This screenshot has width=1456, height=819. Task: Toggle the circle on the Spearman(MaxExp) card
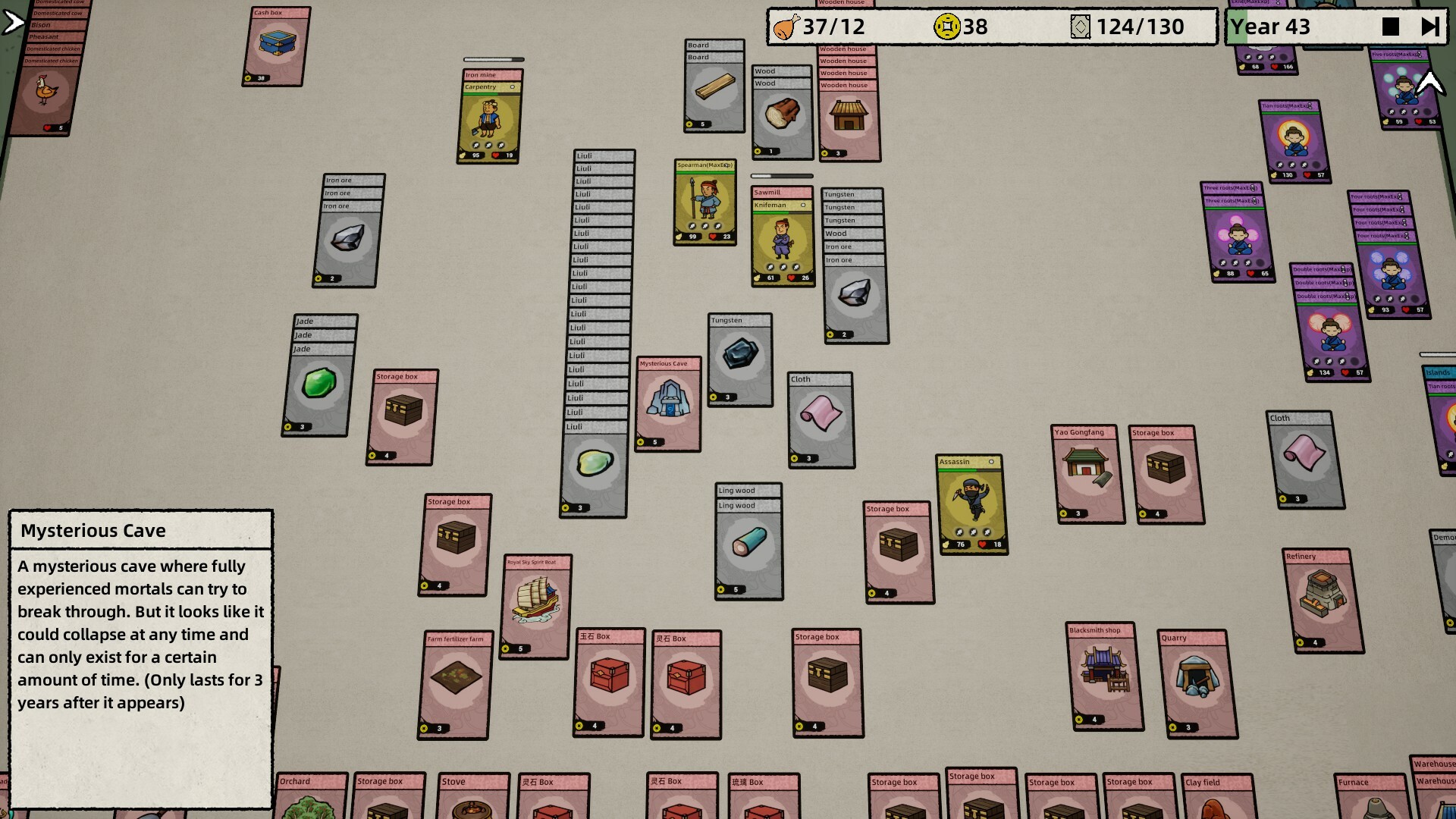(x=726, y=165)
